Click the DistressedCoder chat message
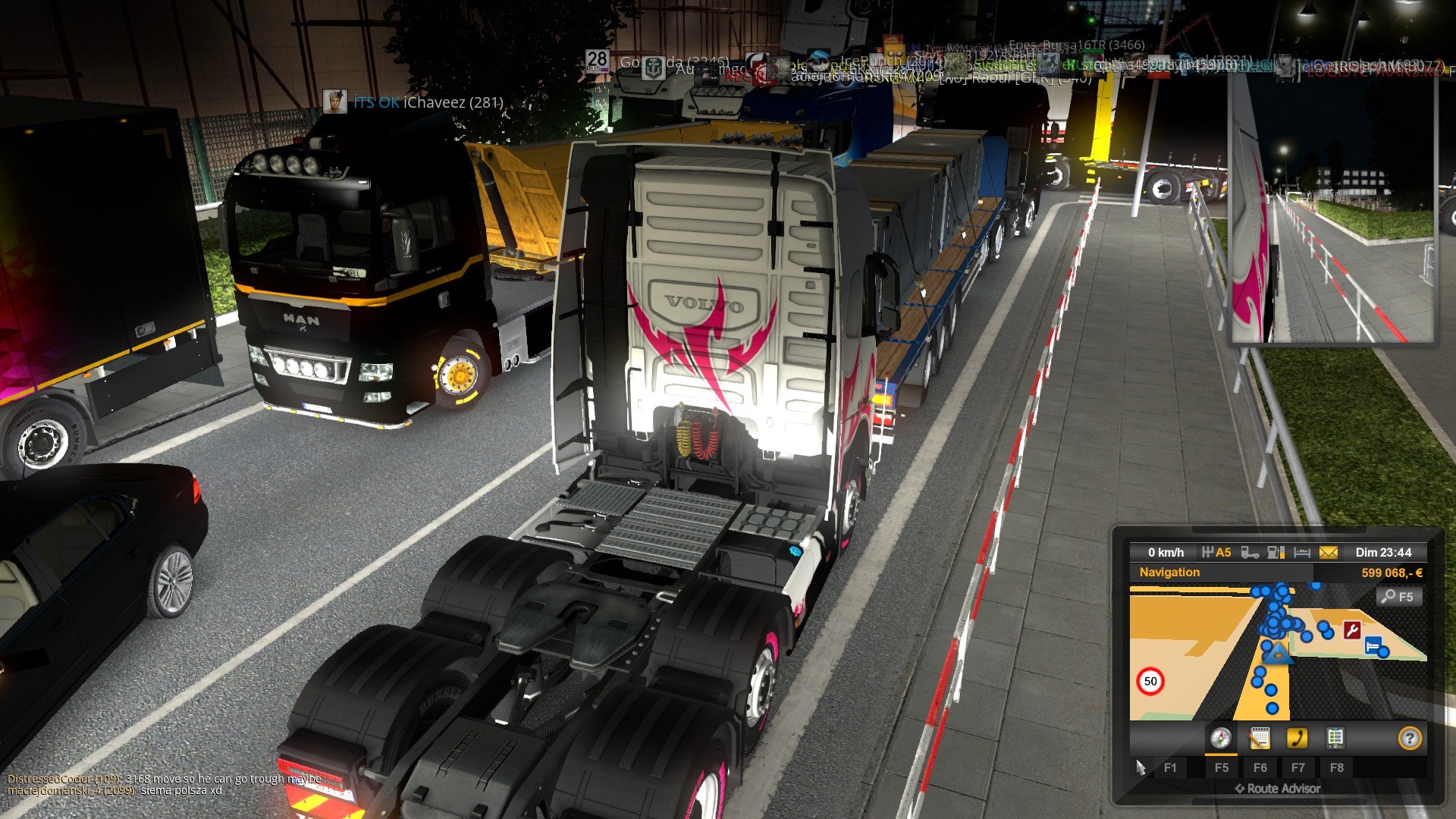The height and width of the screenshot is (819, 1456). 165,779
